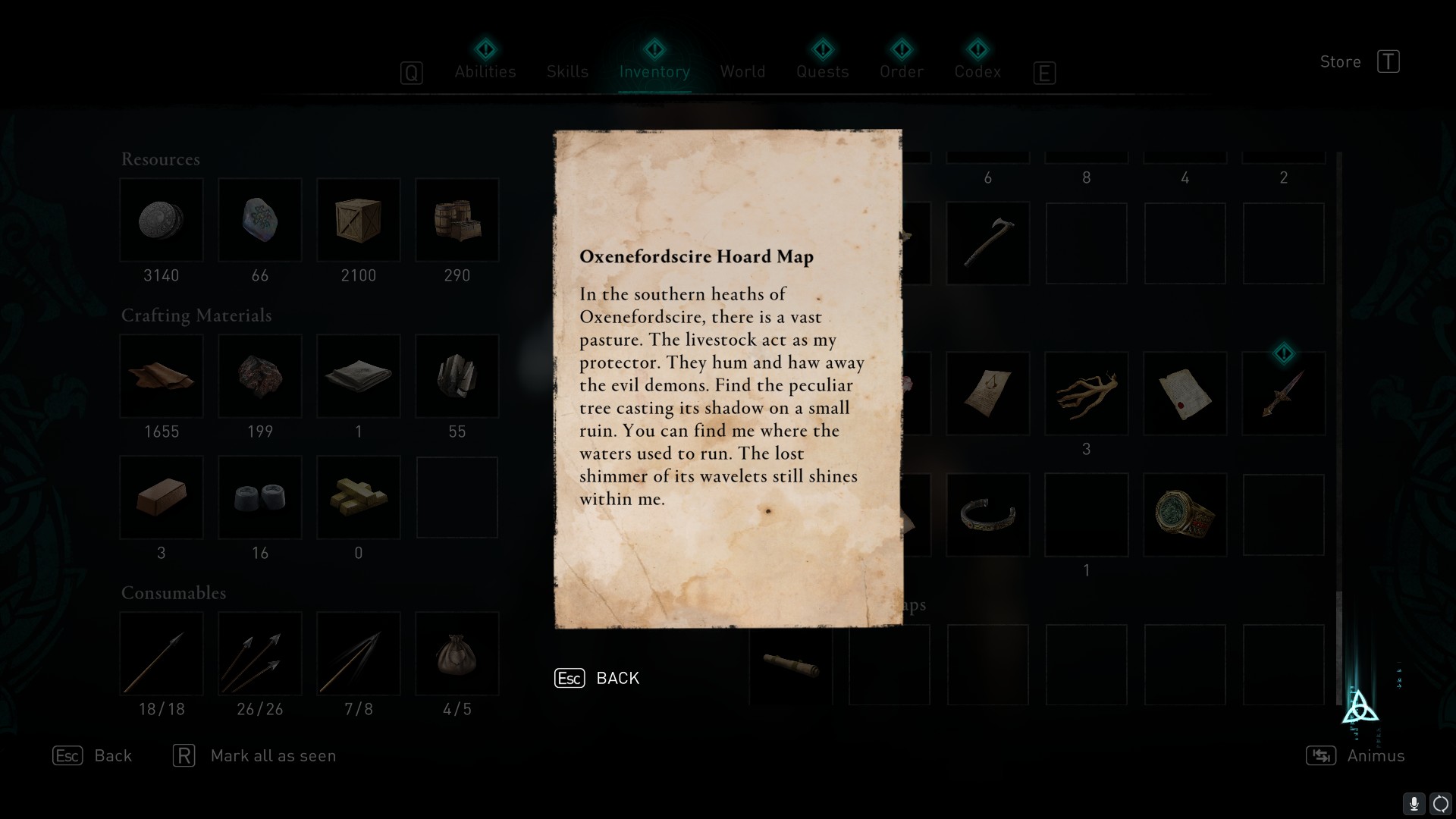Pick the three-arrow consumable slot

(260, 654)
